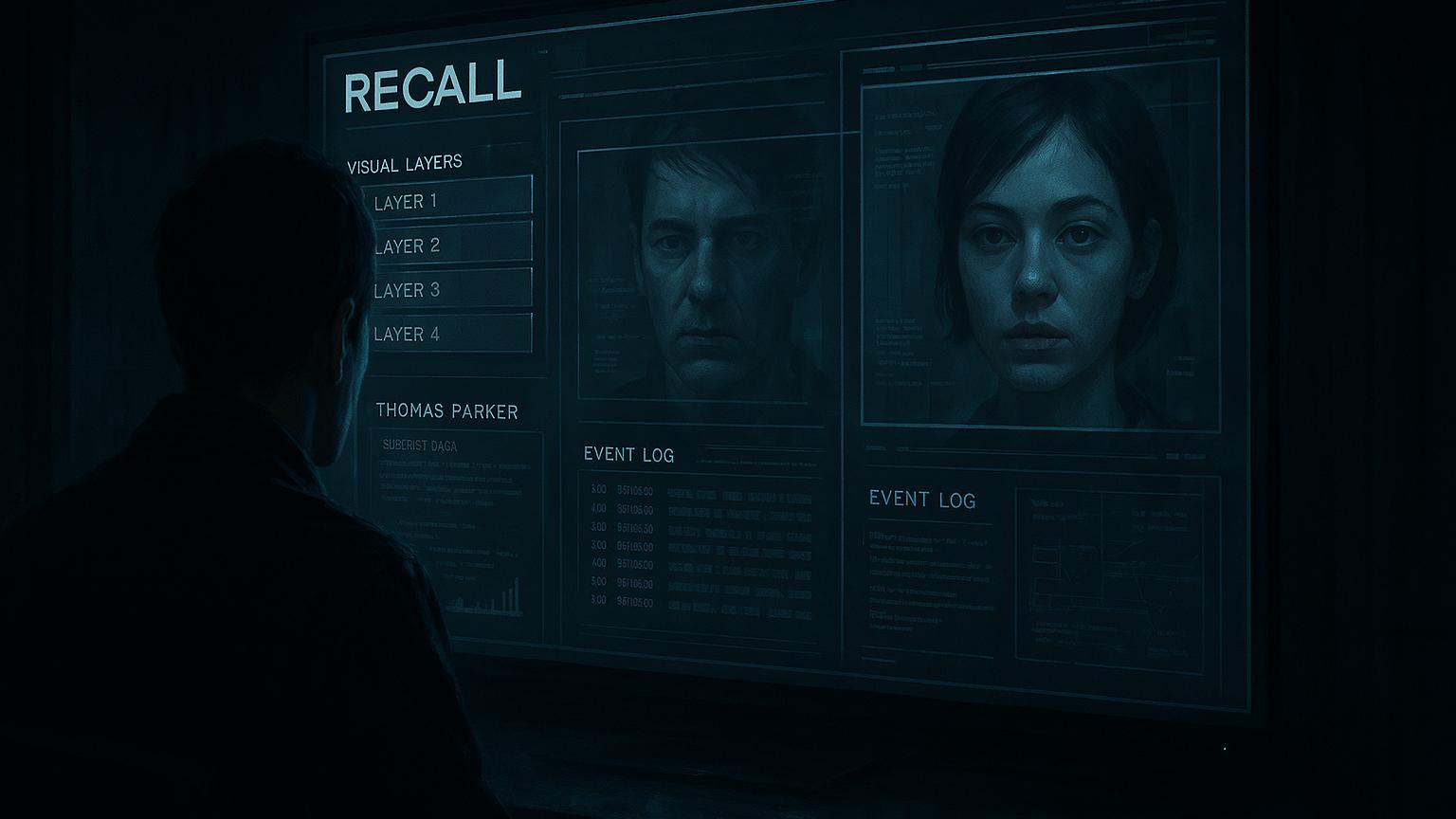Screen dimensions: 1456x819
Task: Open the man's portrait panel
Action: tap(700, 273)
